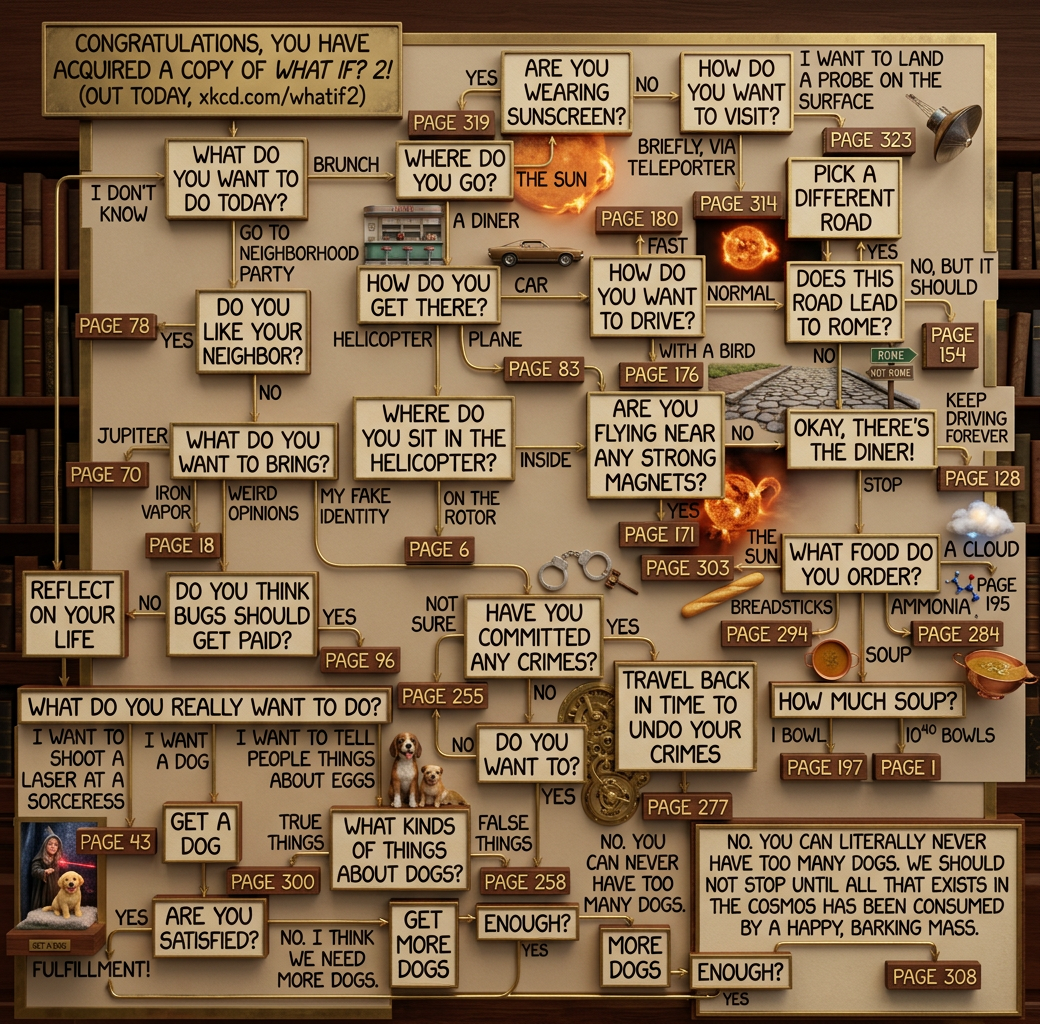Select the "Get a dog" box
The width and height of the screenshot is (1040, 1024).
(201, 834)
